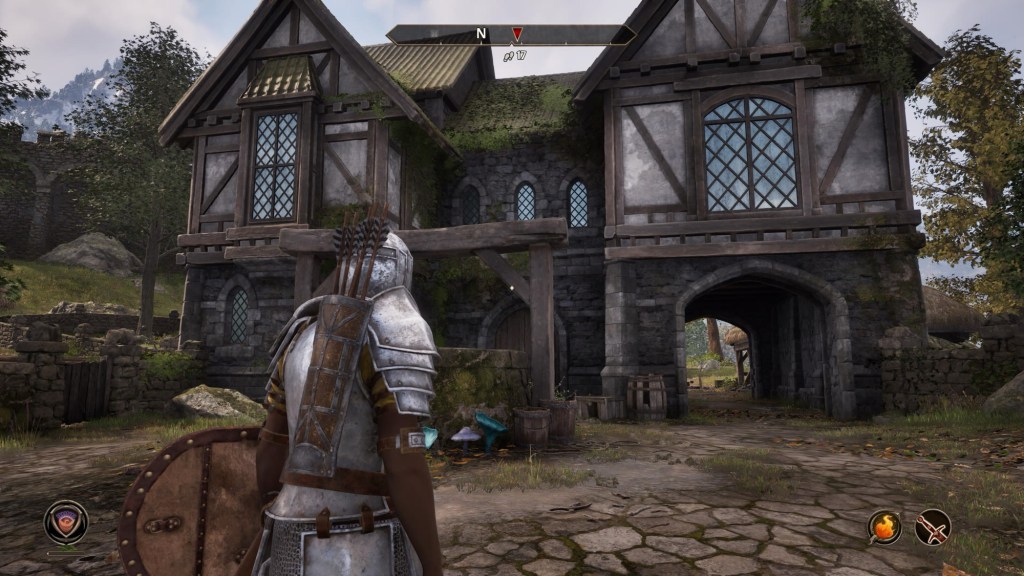
Task: Activate the shield ability icon
Action: (66, 522)
